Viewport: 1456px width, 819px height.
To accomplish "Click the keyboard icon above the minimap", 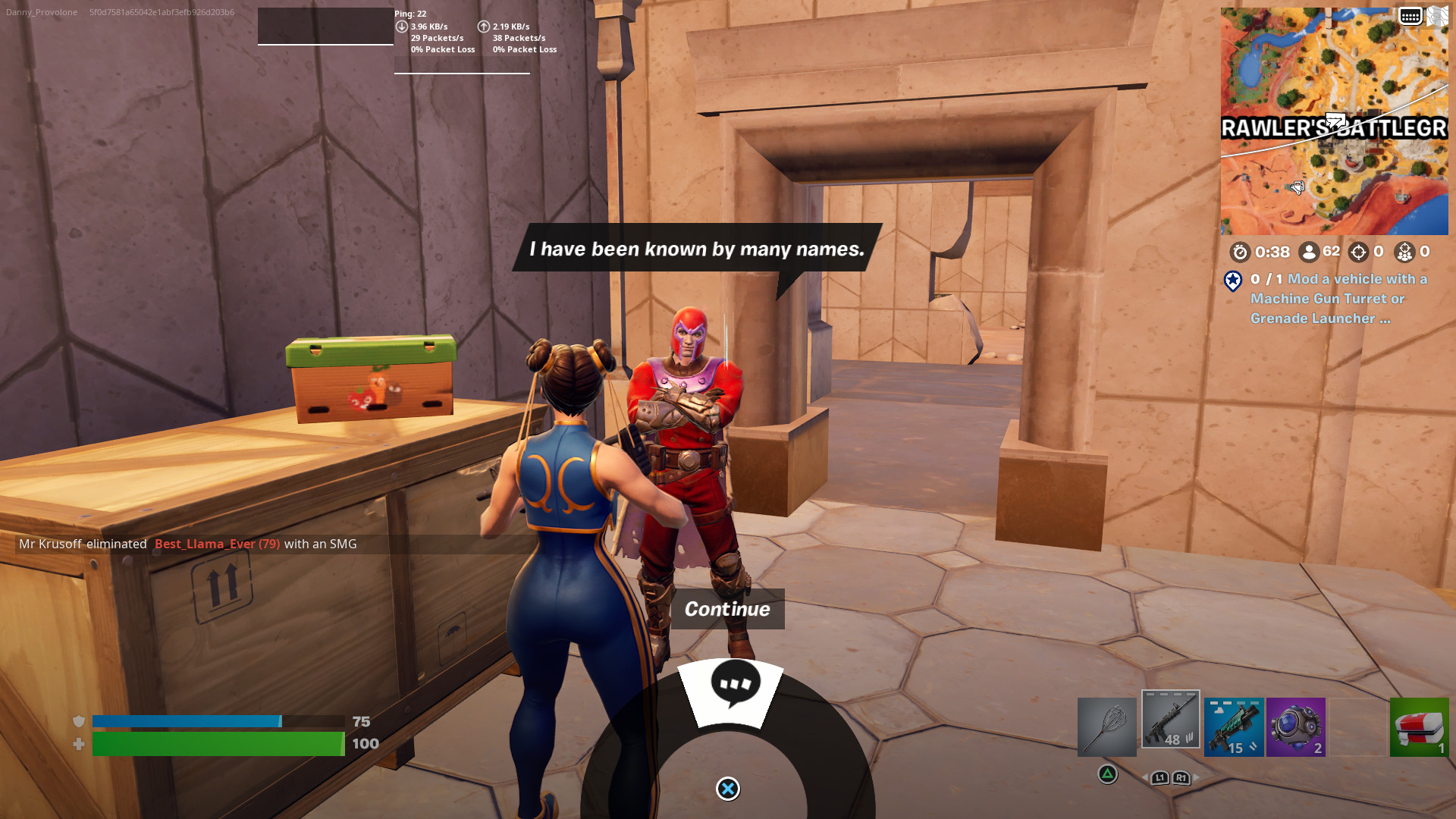I will pos(1410,16).
